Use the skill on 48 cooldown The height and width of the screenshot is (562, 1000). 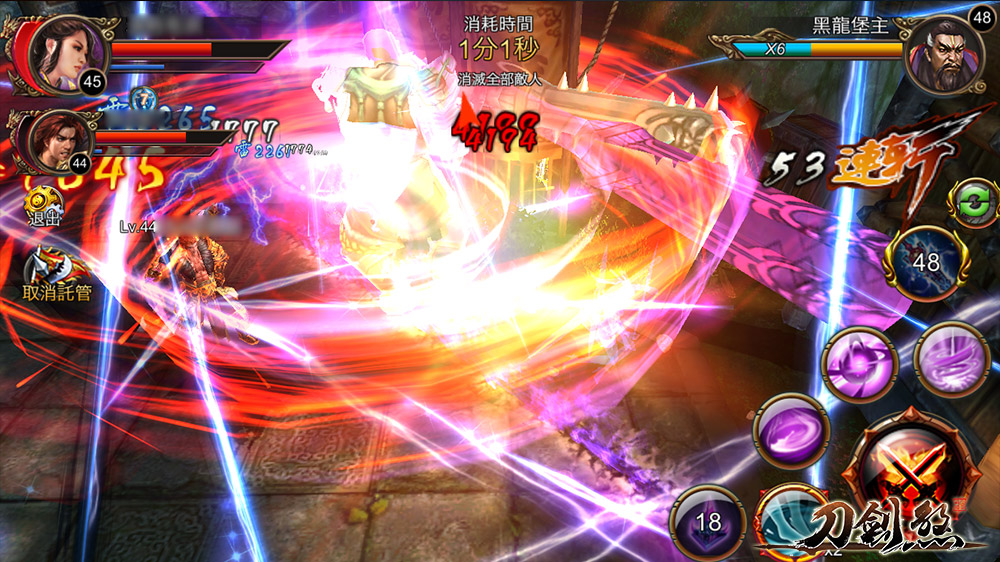[927, 263]
